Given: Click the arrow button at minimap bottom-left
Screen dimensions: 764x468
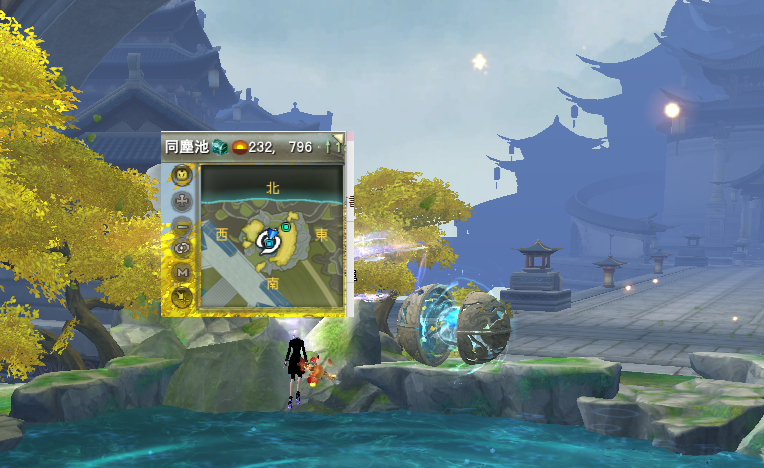Looking at the screenshot, I should coord(182,295).
